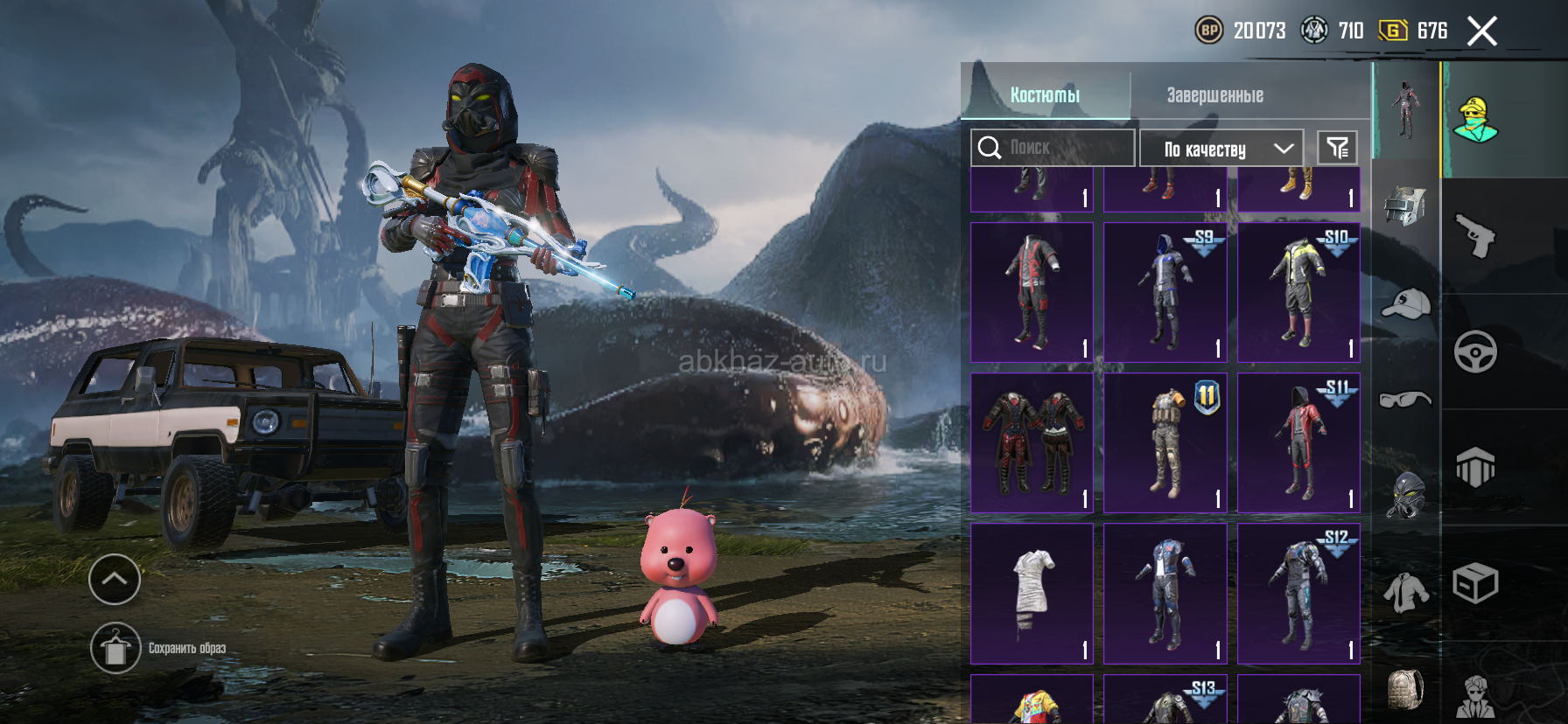Screen dimensions: 1568x724
Task: Choose the outfit with the 11 badge
Action: click(x=1165, y=442)
